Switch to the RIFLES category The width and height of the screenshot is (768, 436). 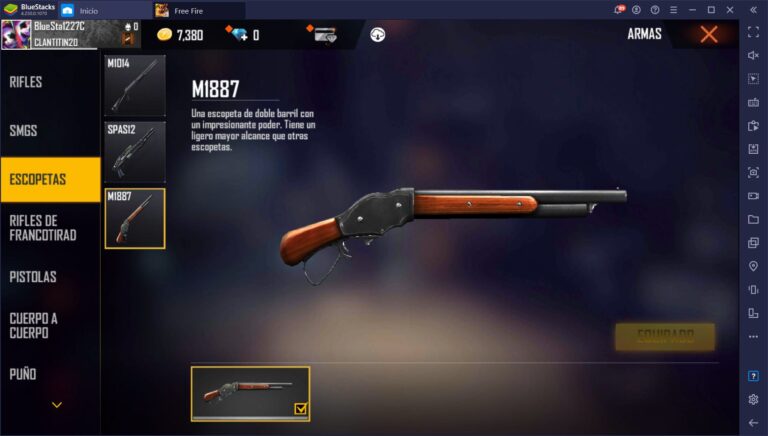point(27,81)
